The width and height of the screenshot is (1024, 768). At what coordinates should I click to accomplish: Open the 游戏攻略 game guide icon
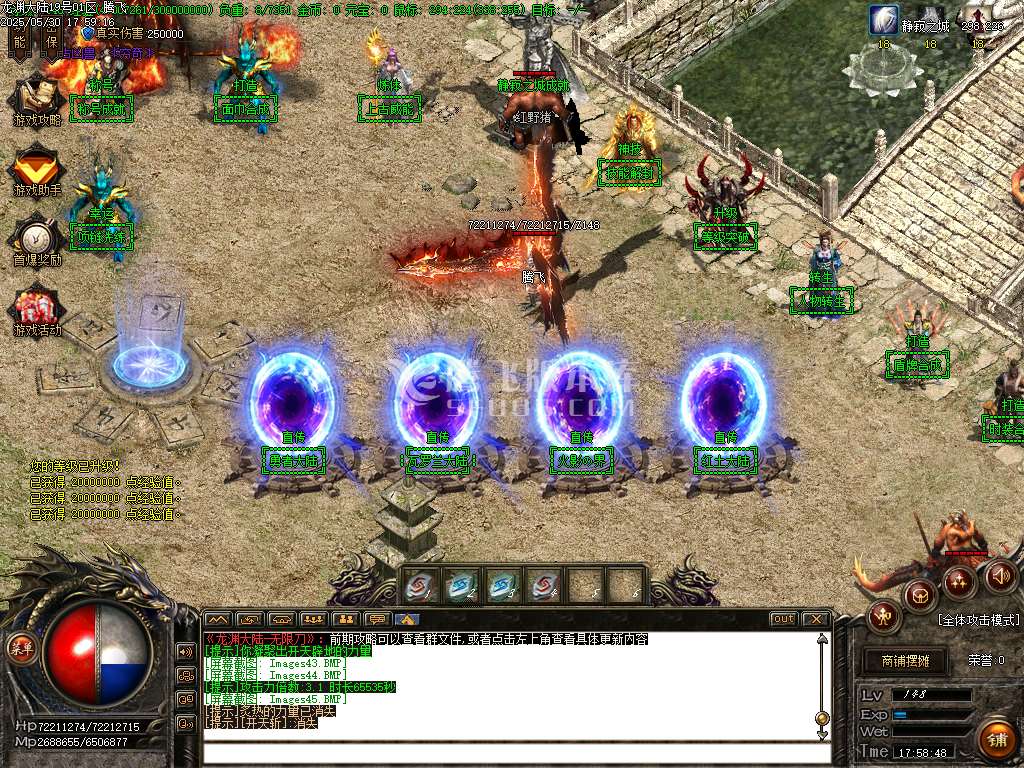(37, 100)
